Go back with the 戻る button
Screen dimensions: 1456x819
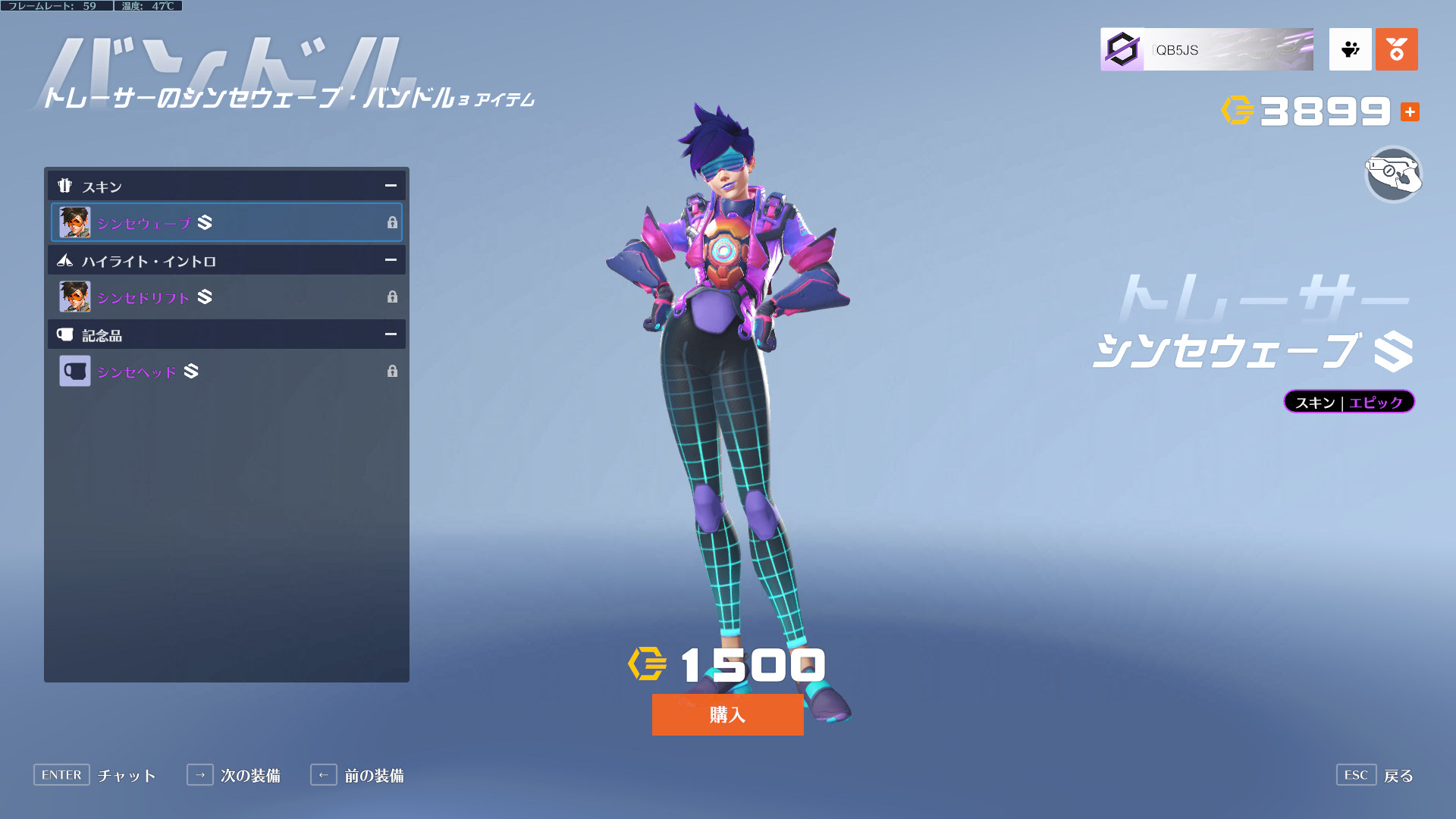click(x=1398, y=775)
